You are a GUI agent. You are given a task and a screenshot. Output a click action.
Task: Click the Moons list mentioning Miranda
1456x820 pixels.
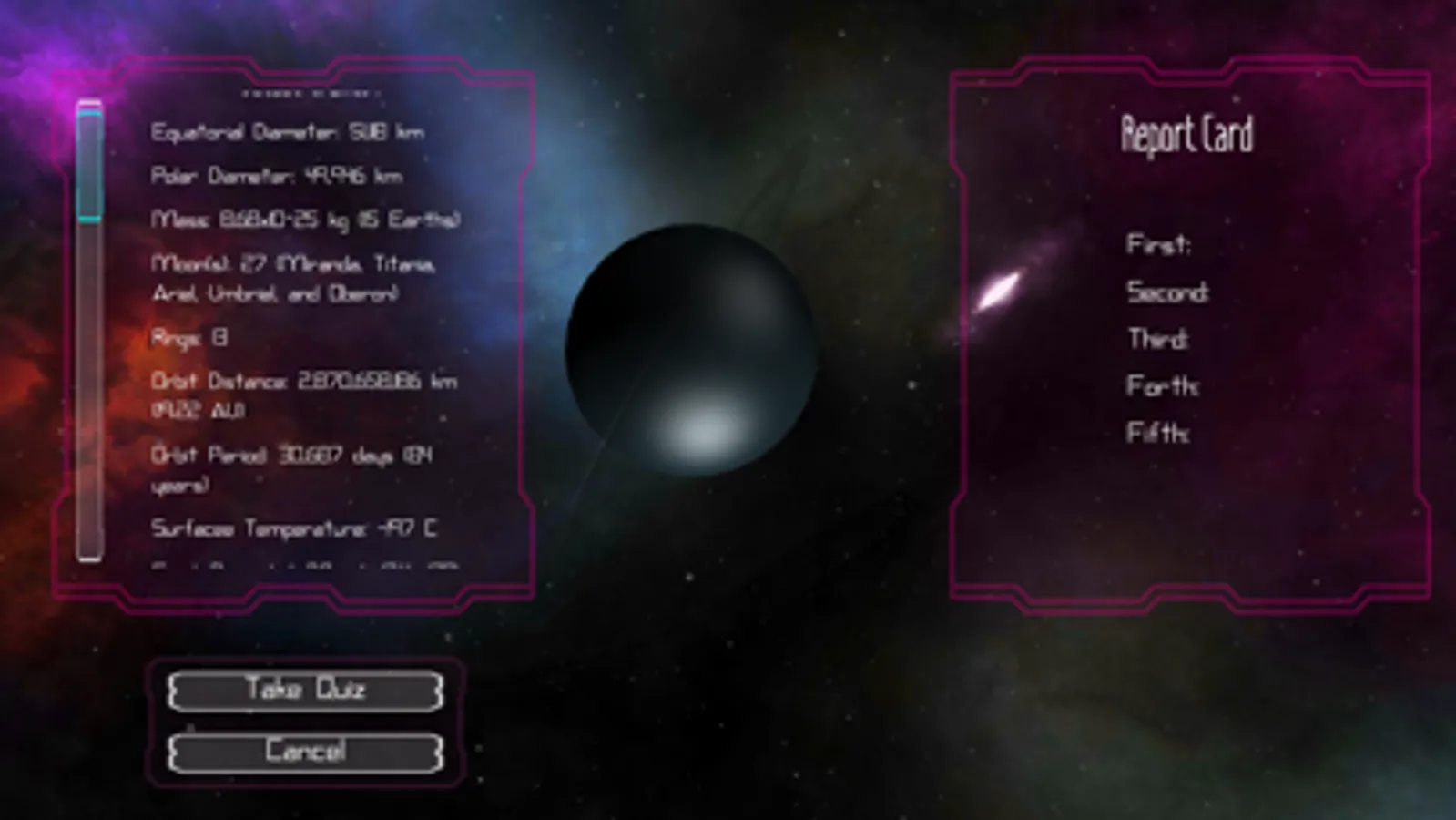[x=293, y=278]
